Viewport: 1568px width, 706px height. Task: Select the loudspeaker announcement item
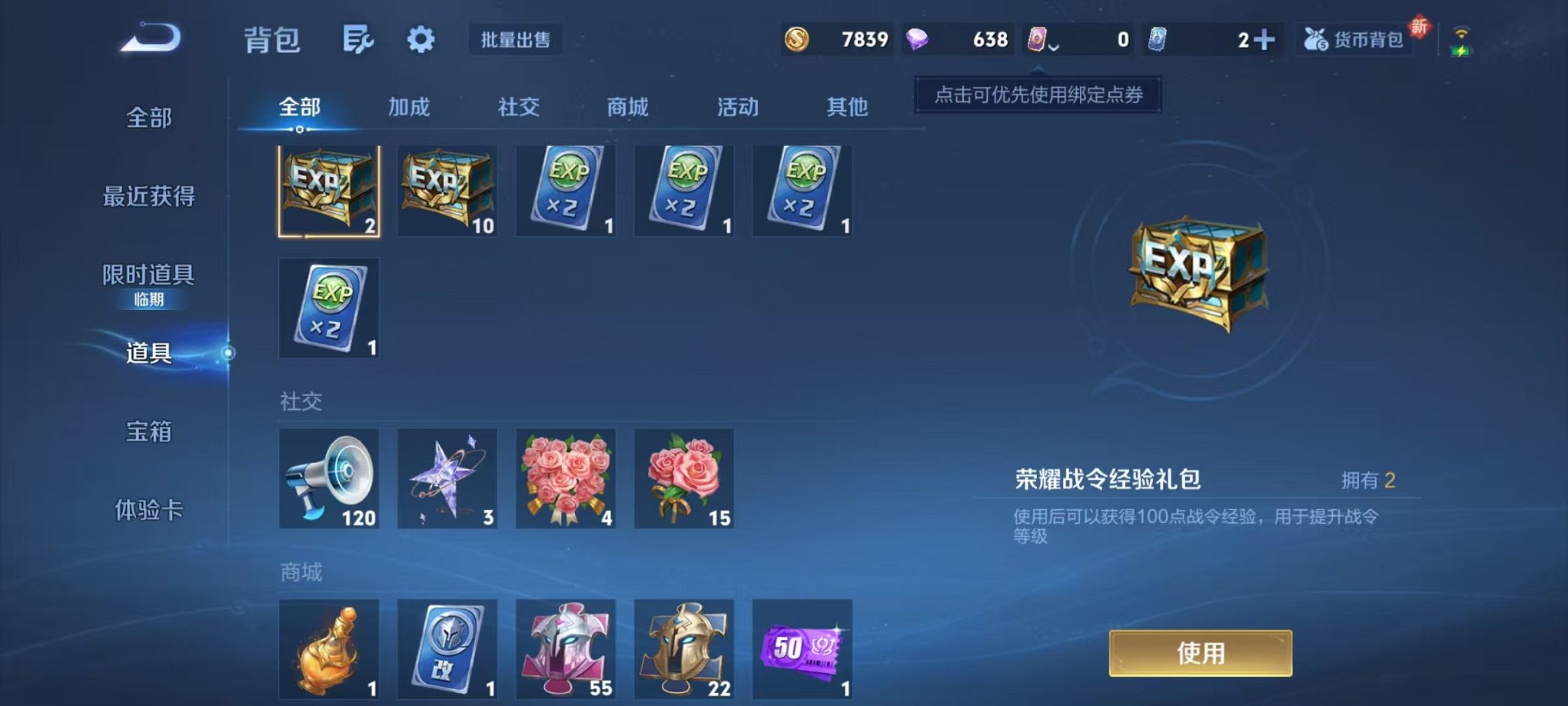(x=329, y=478)
